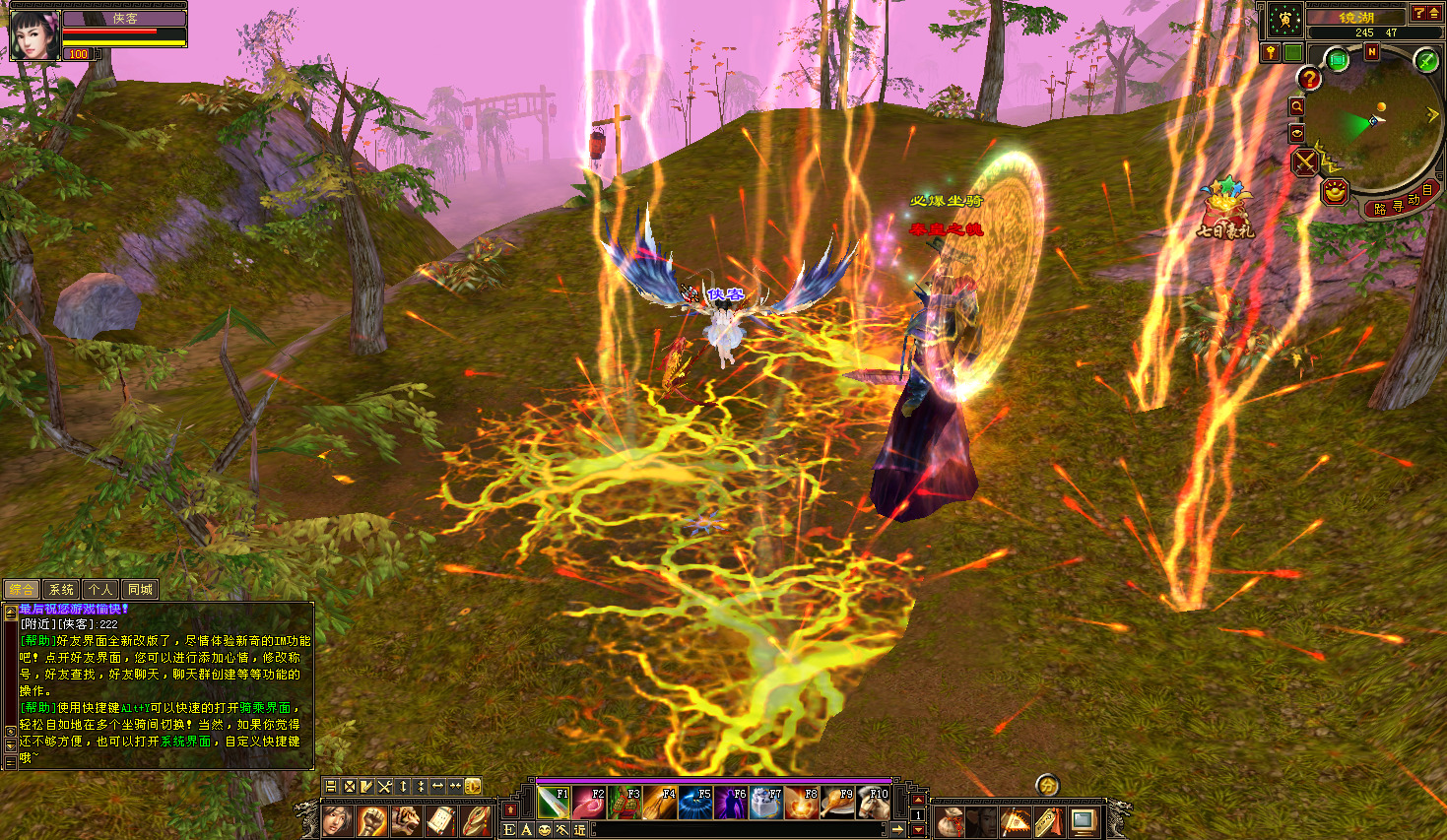The image size is (1447, 840).
Task: Open the gold ingot shop icon
Action: 1334,191
